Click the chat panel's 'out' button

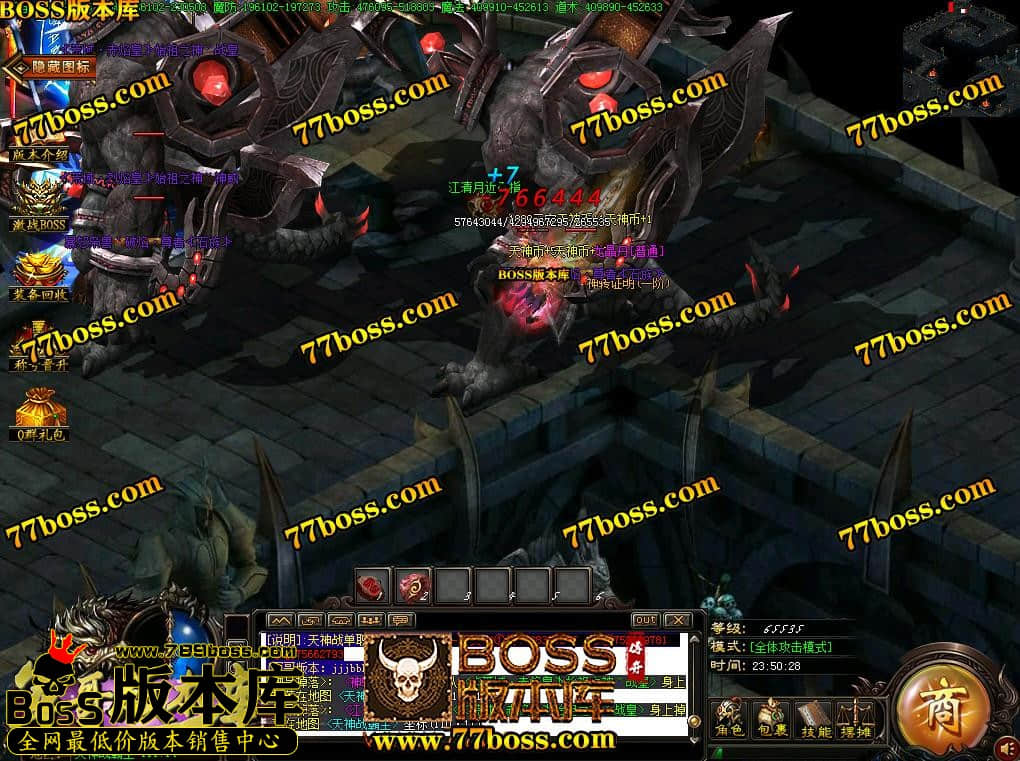(x=645, y=620)
